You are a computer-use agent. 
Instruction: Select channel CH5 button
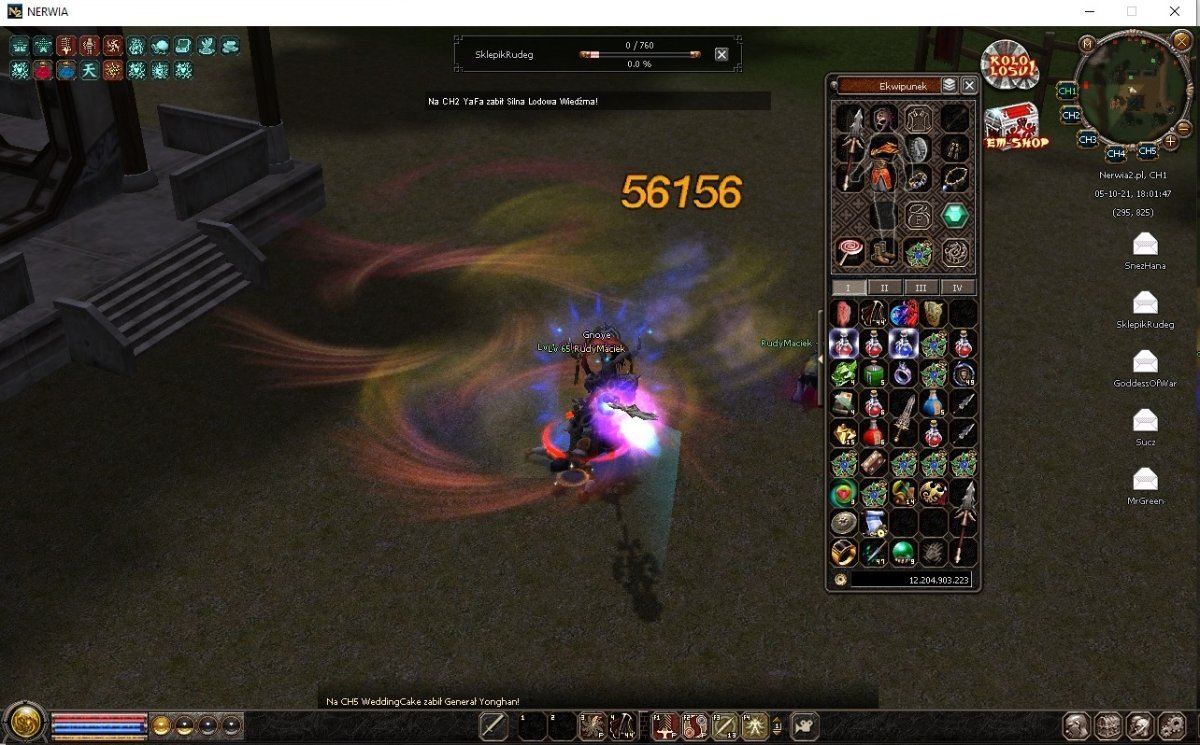(1147, 151)
